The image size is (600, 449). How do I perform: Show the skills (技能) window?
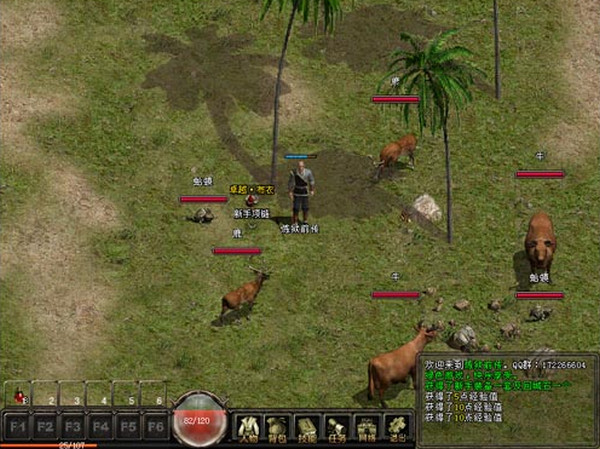[x=309, y=427]
